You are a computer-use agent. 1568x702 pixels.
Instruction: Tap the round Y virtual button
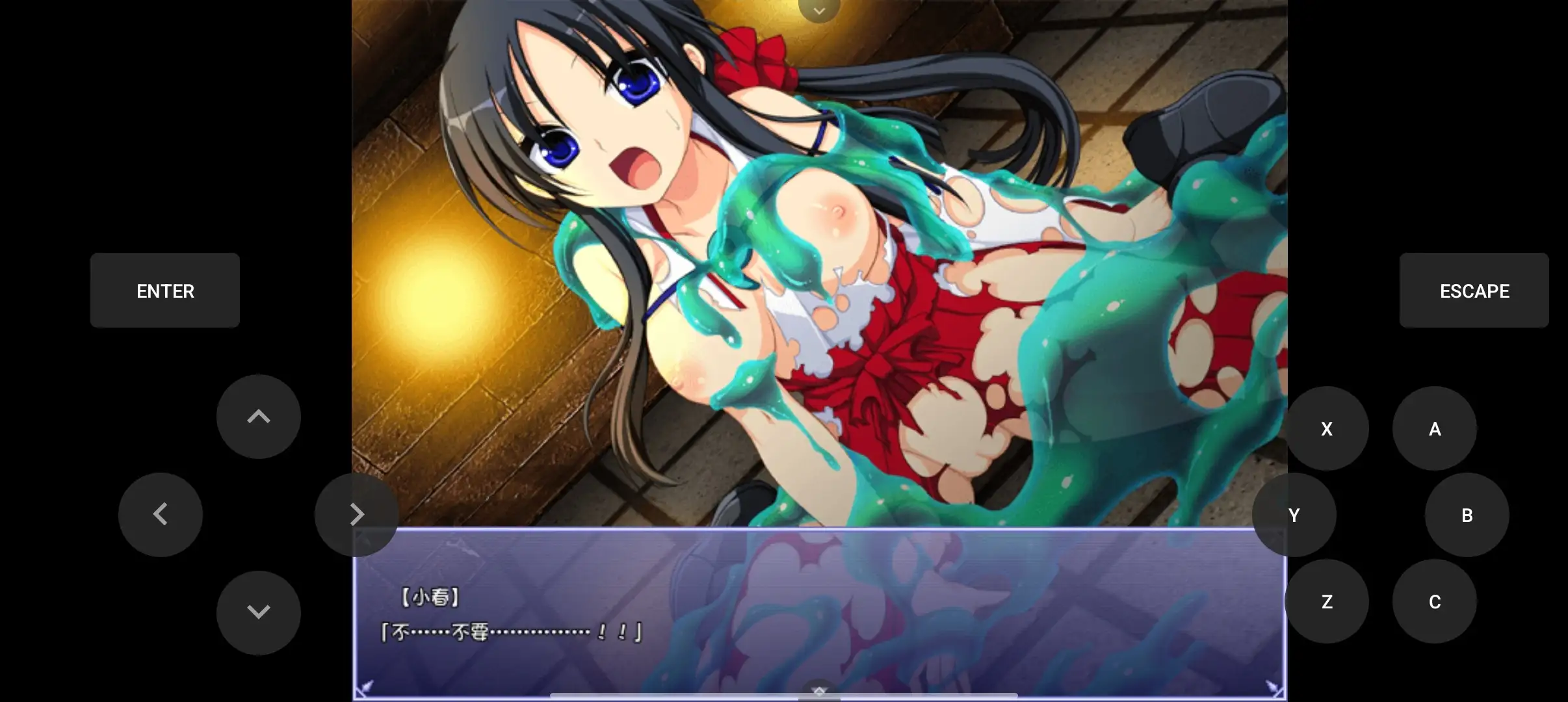[x=1294, y=515]
